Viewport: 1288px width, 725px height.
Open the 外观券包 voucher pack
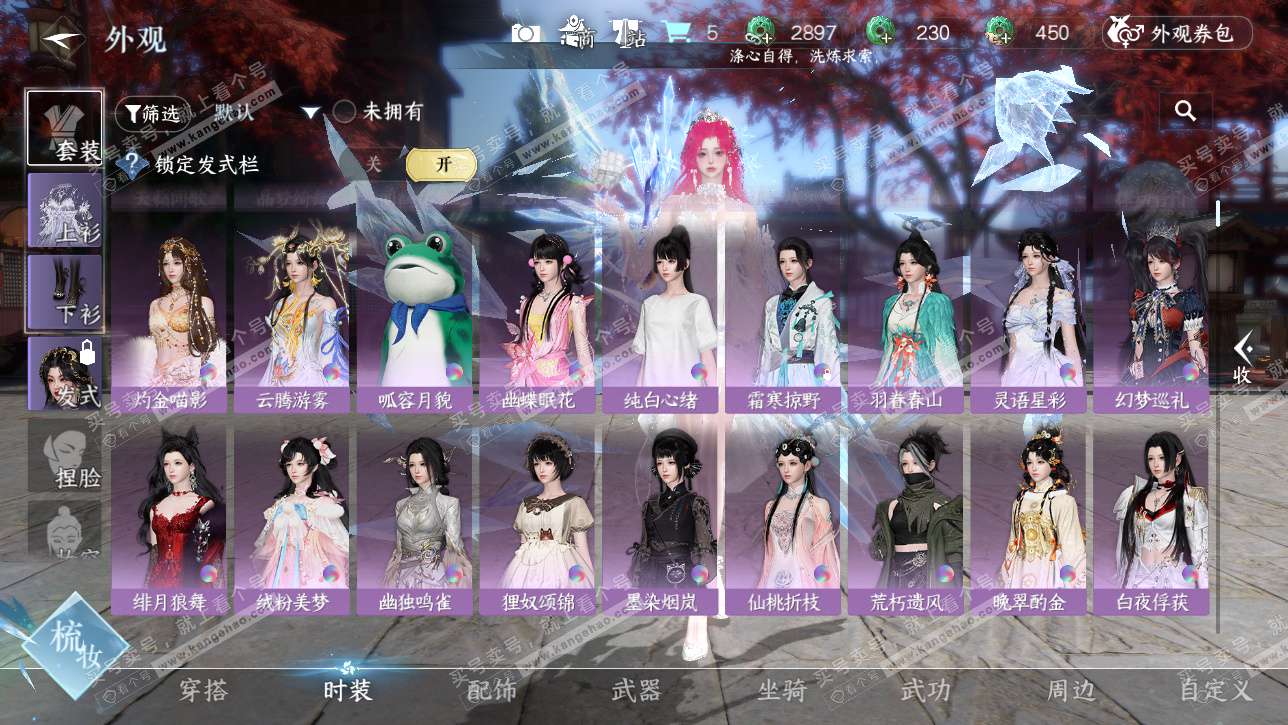click(x=1177, y=33)
